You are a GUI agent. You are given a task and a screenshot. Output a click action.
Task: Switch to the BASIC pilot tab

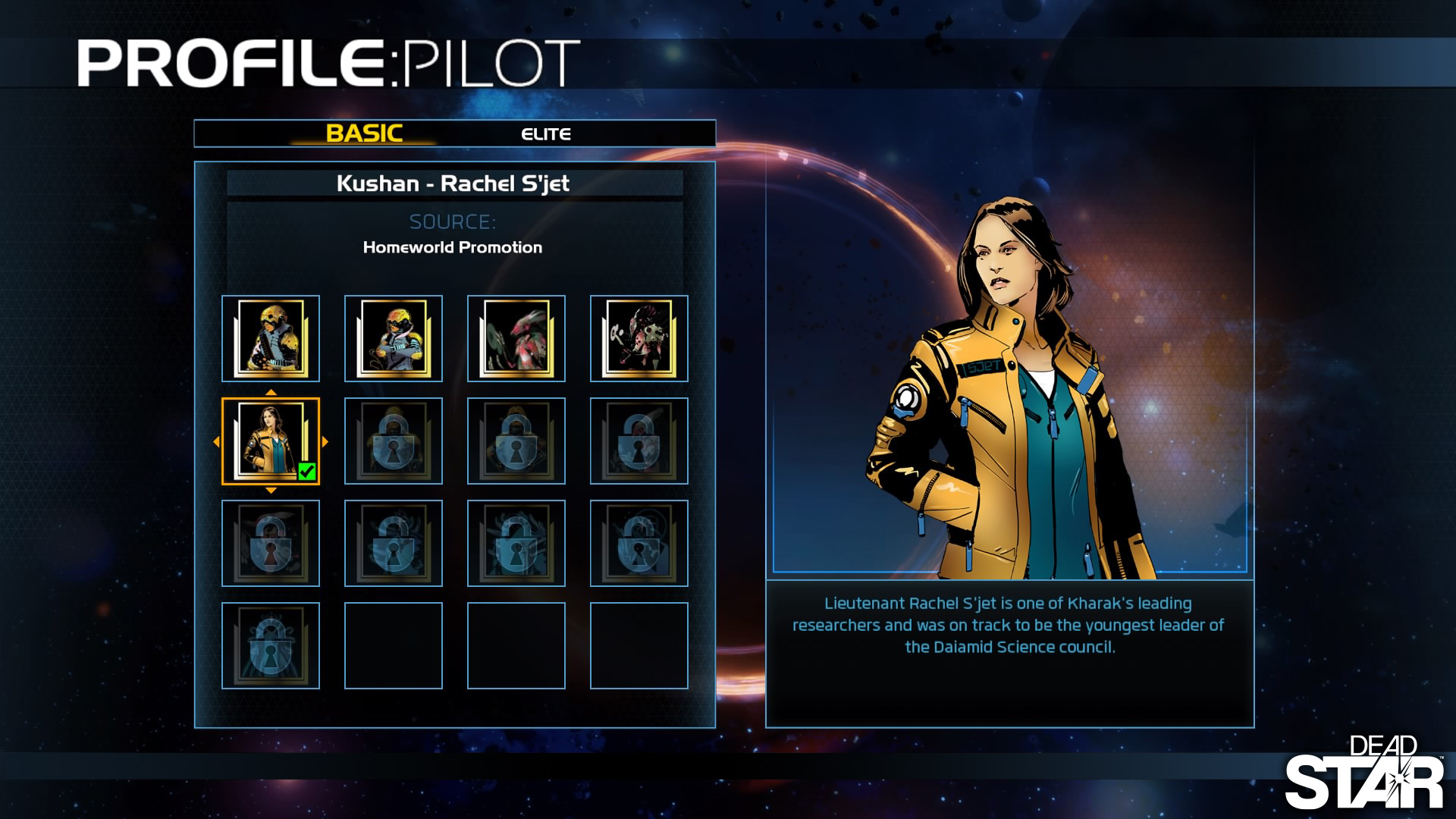364,133
